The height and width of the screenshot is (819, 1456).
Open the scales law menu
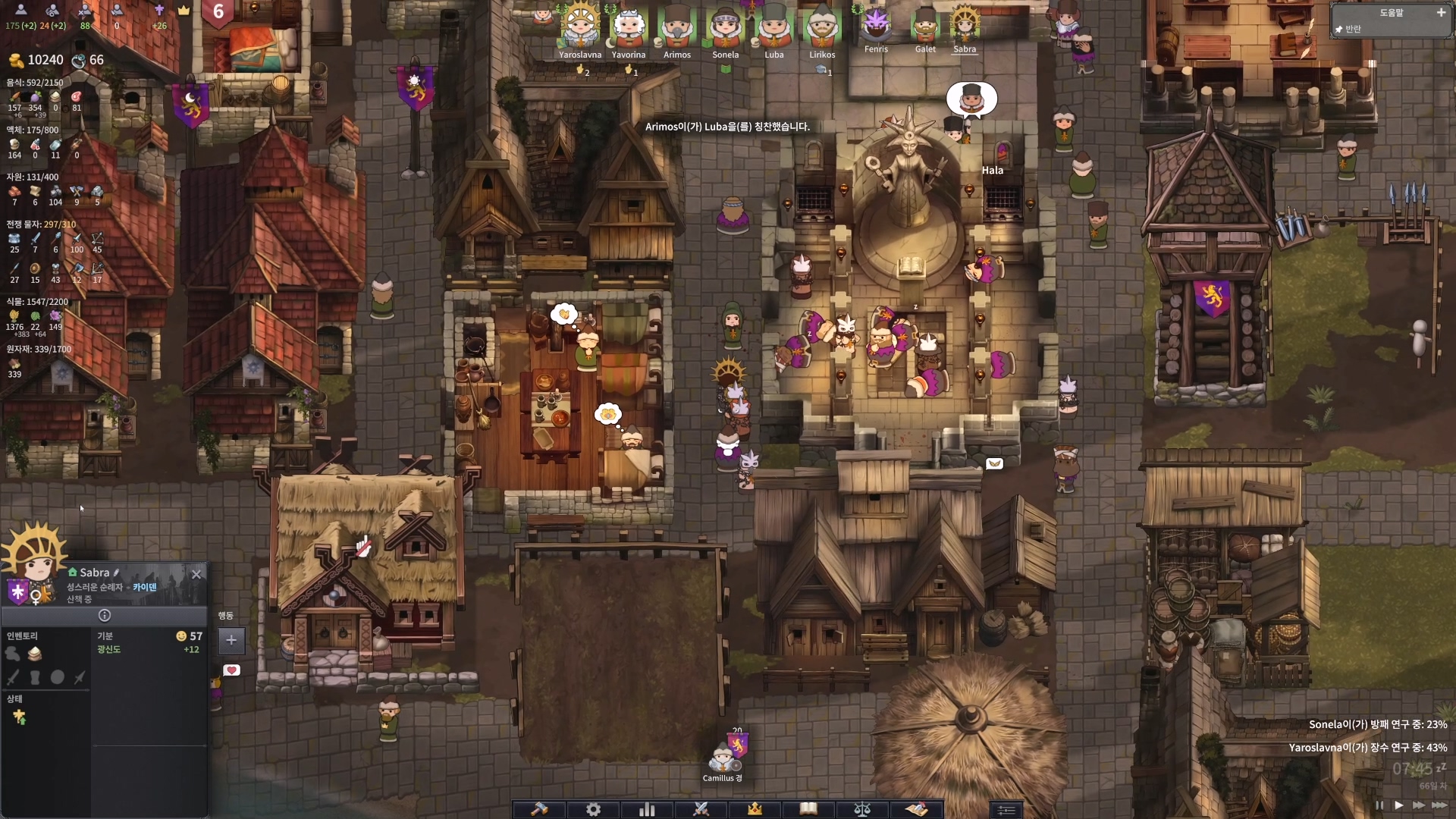click(x=862, y=809)
